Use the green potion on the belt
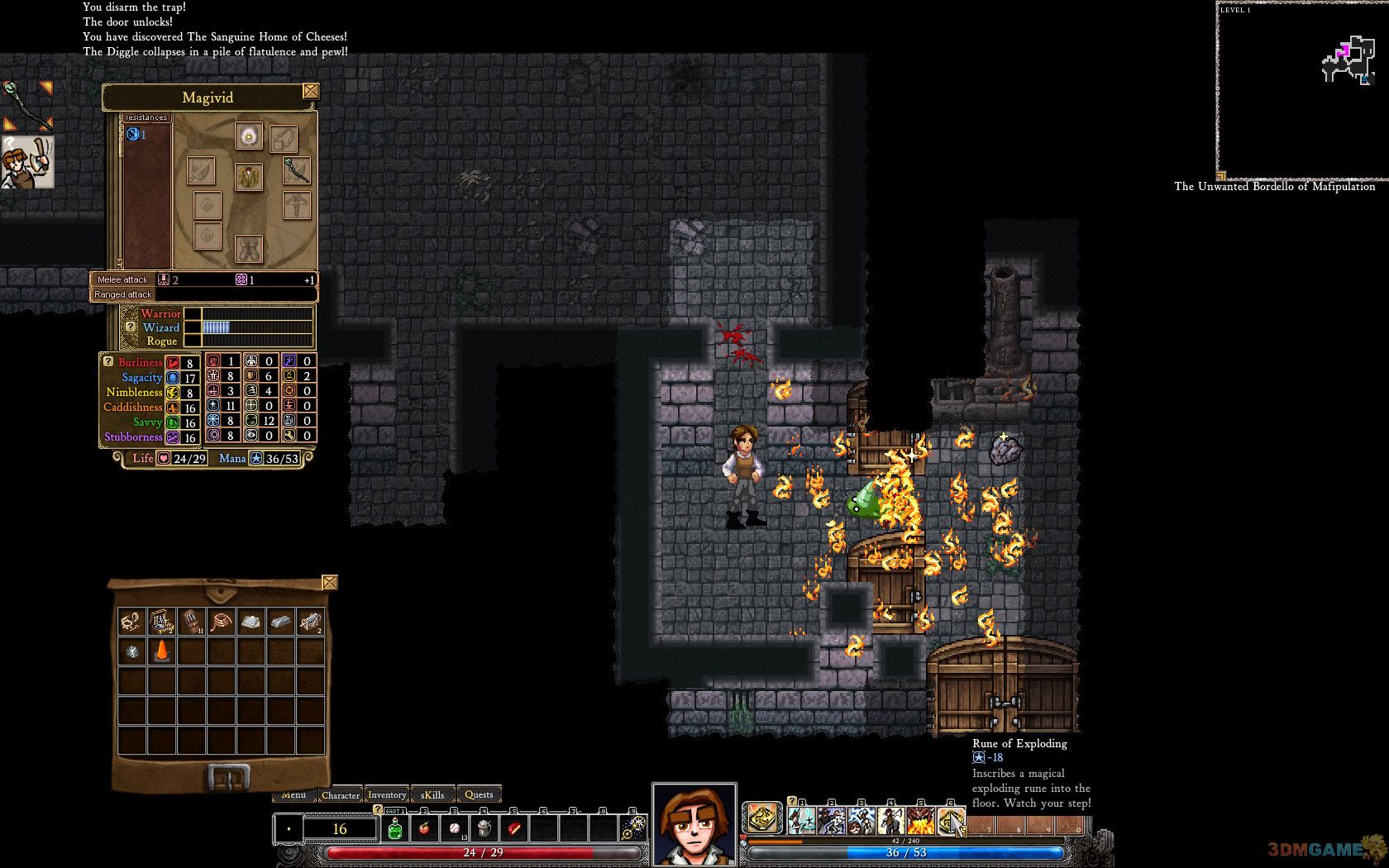 click(x=395, y=828)
